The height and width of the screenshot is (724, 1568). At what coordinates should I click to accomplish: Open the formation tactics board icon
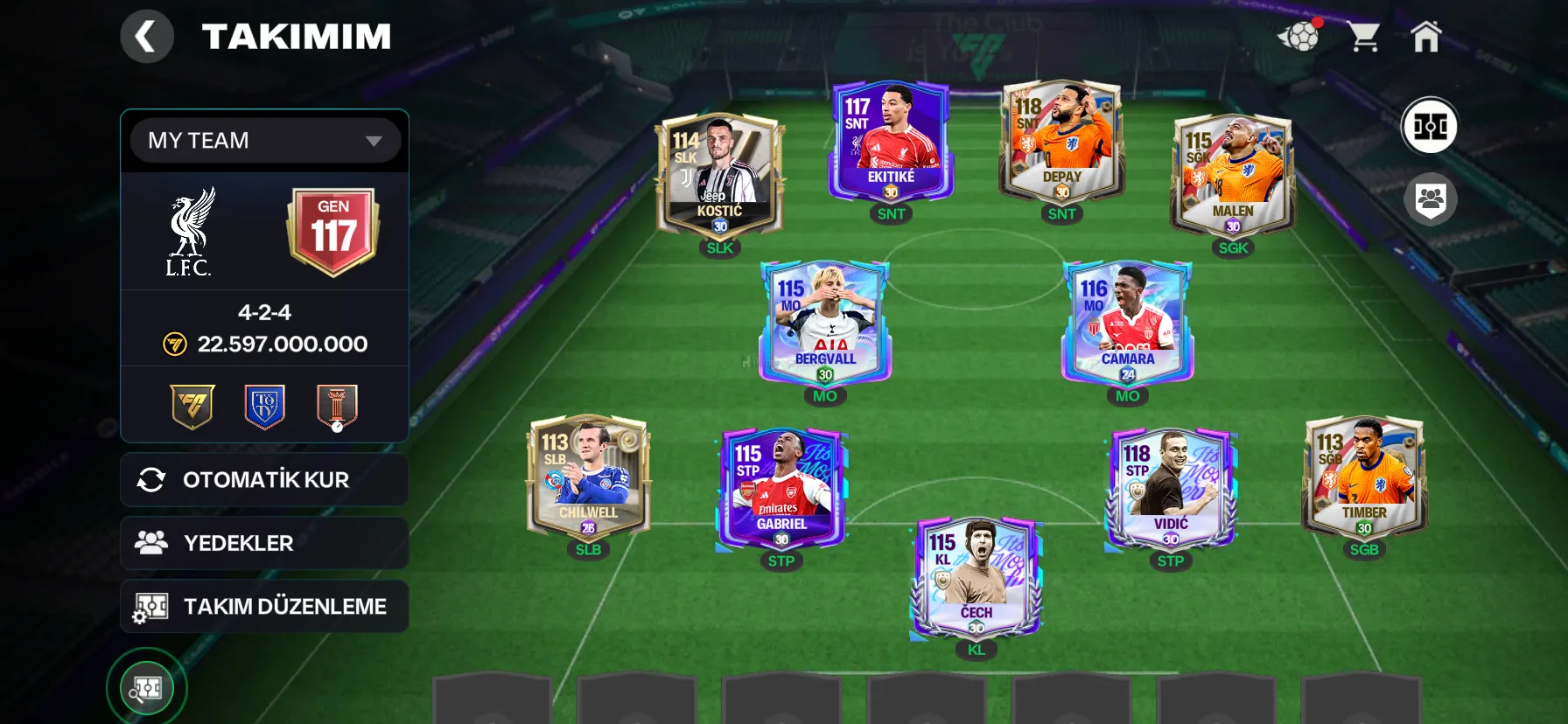1430,126
